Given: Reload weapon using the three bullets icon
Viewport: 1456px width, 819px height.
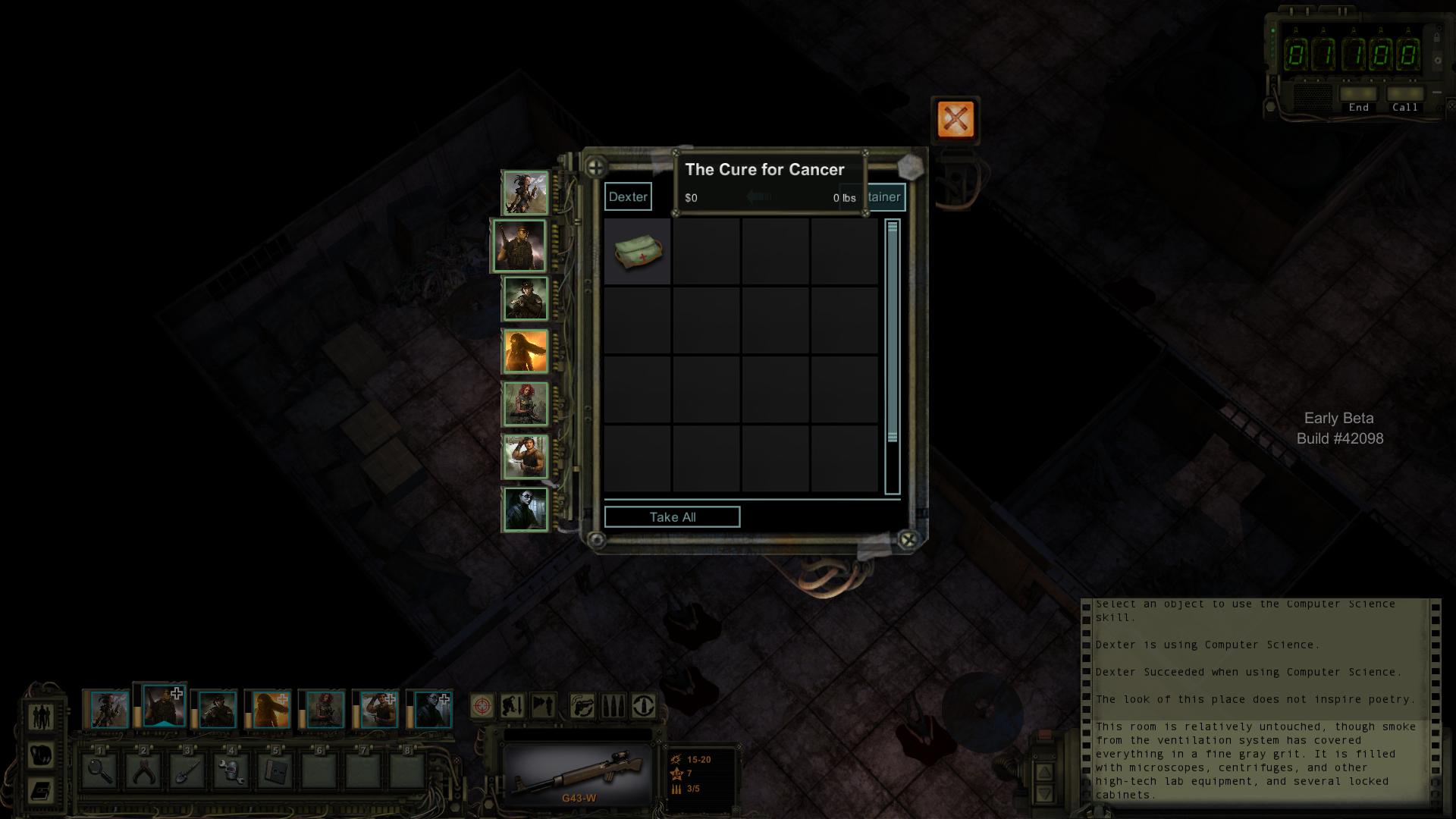Looking at the screenshot, I should coord(613,706).
